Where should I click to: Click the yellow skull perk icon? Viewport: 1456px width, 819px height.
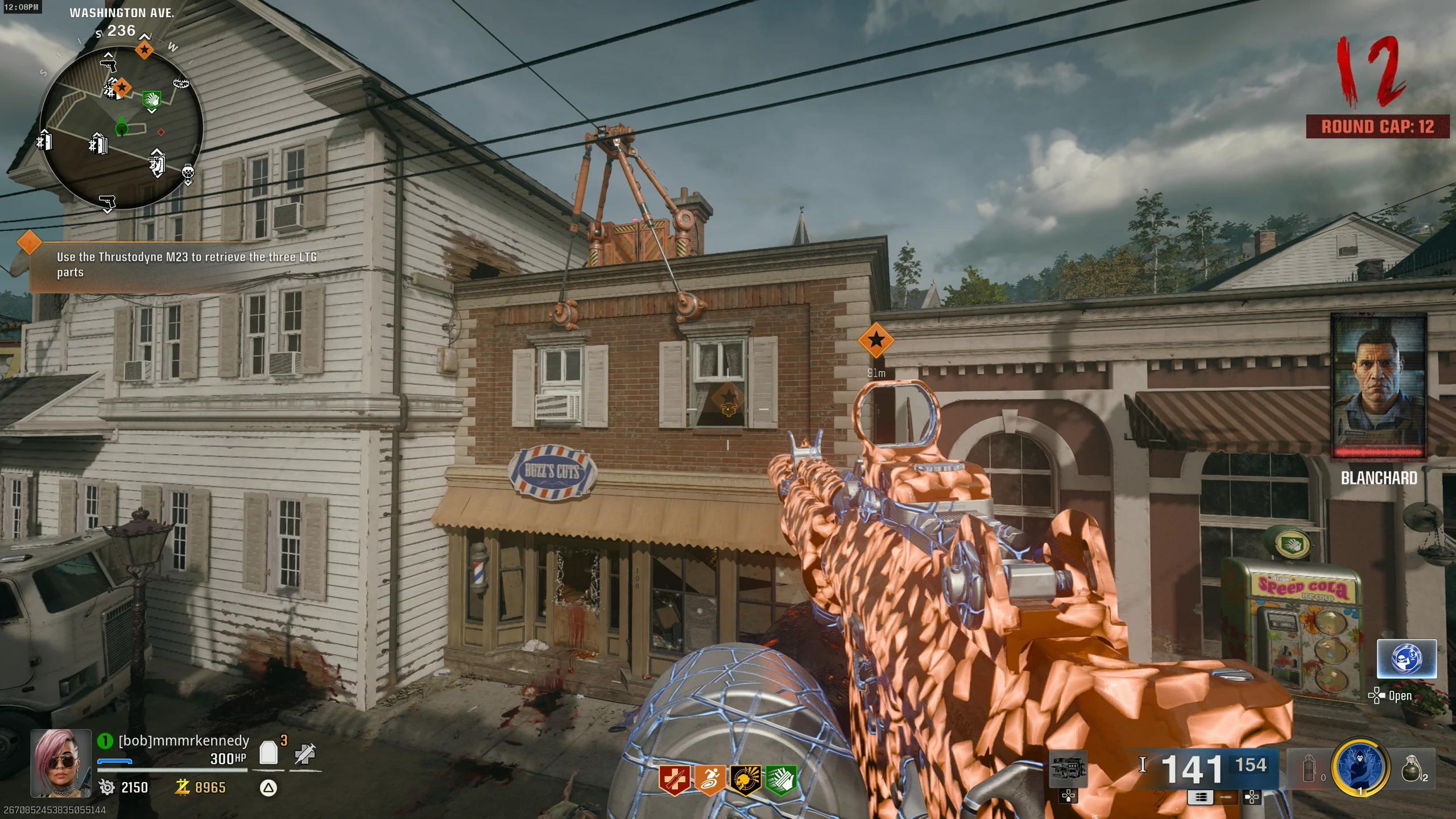[x=745, y=779]
